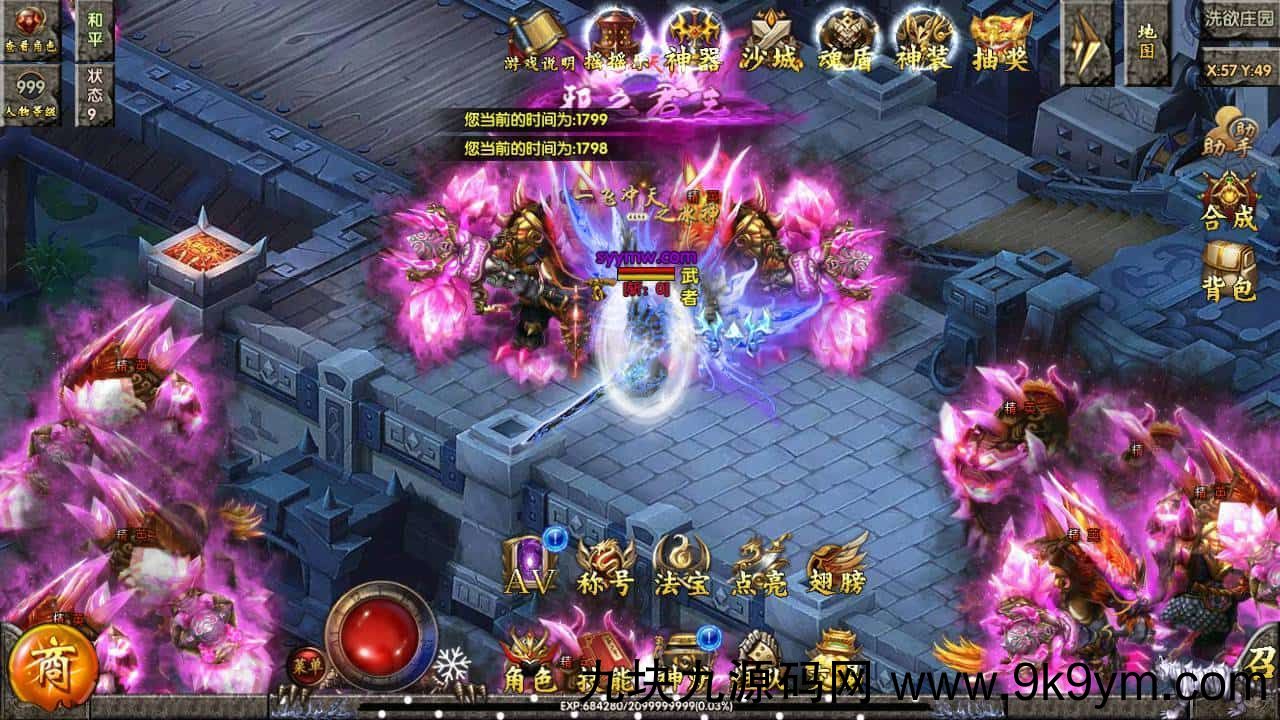Open the 翅膀 wings menu
The image size is (1280, 720).
(x=836, y=565)
